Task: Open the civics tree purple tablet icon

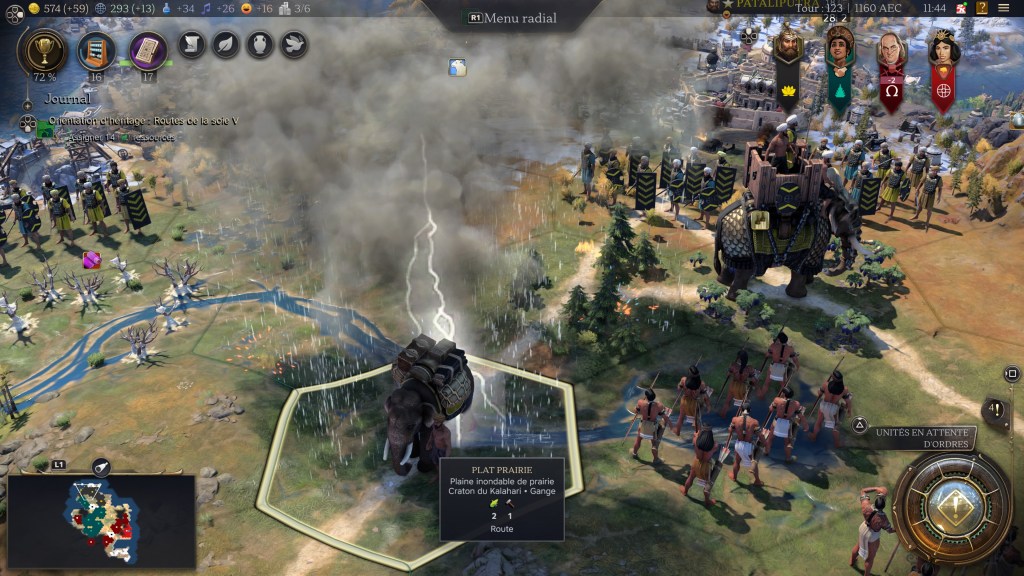Action: point(148,48)
